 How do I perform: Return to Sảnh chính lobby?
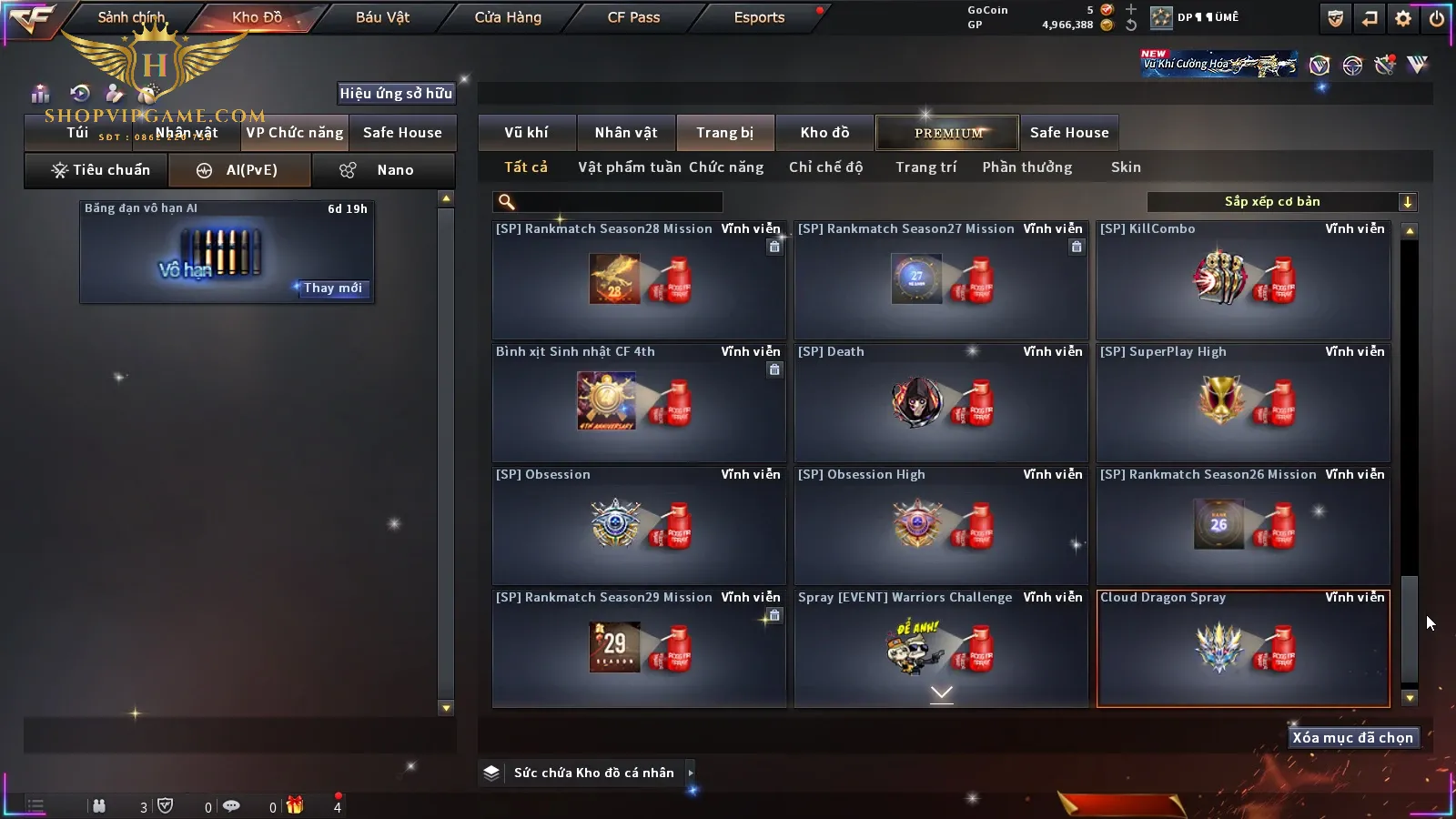pos(131,17)
